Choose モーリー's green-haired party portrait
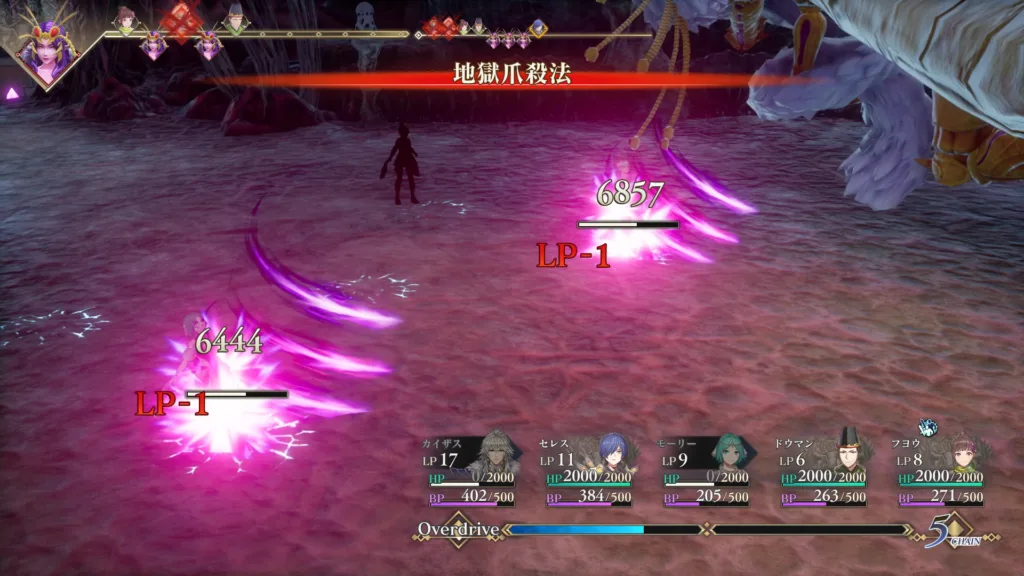 point(729,458)
